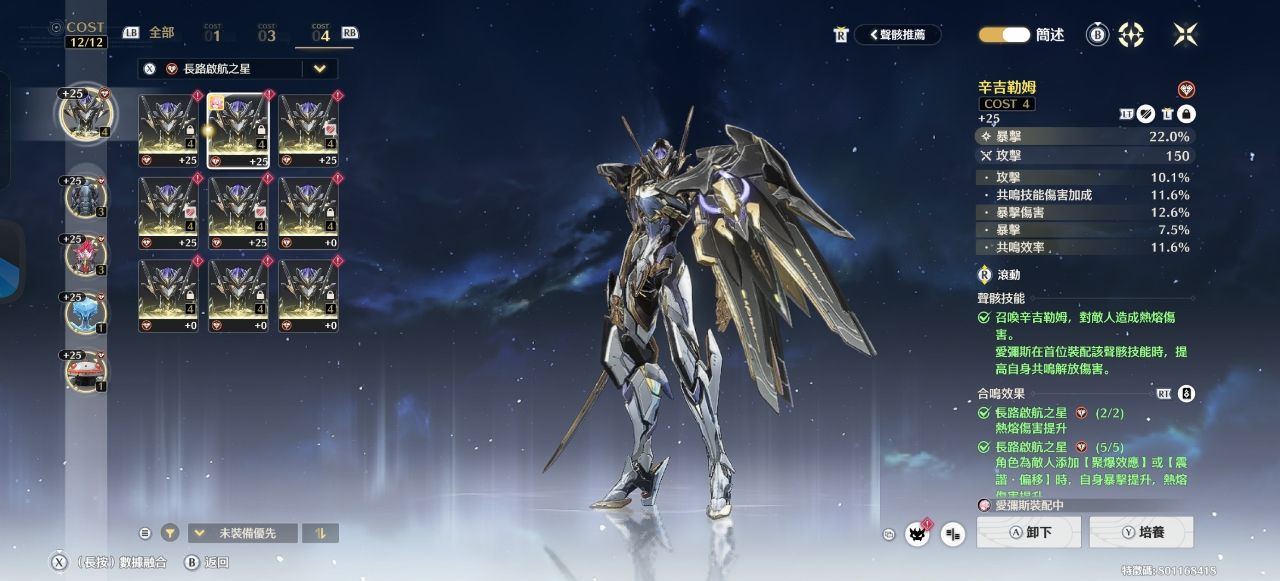Toggle the lock icon for 辛吉勒姆
Viewport: 1280px width, 581px height.
coord(1186,115)
